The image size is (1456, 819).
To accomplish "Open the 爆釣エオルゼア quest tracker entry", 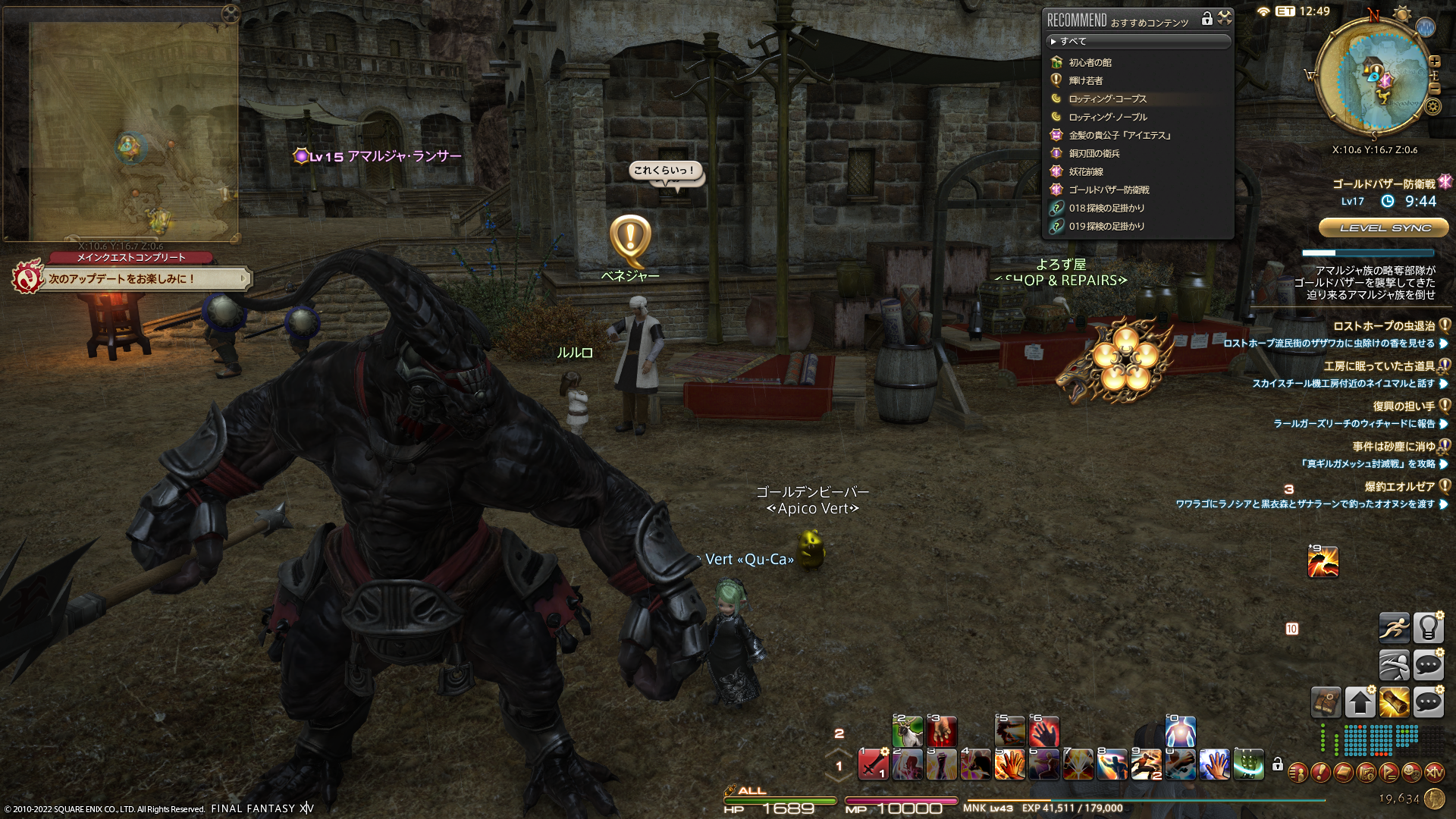I will pyautogui.click(x=1399, y=487).
